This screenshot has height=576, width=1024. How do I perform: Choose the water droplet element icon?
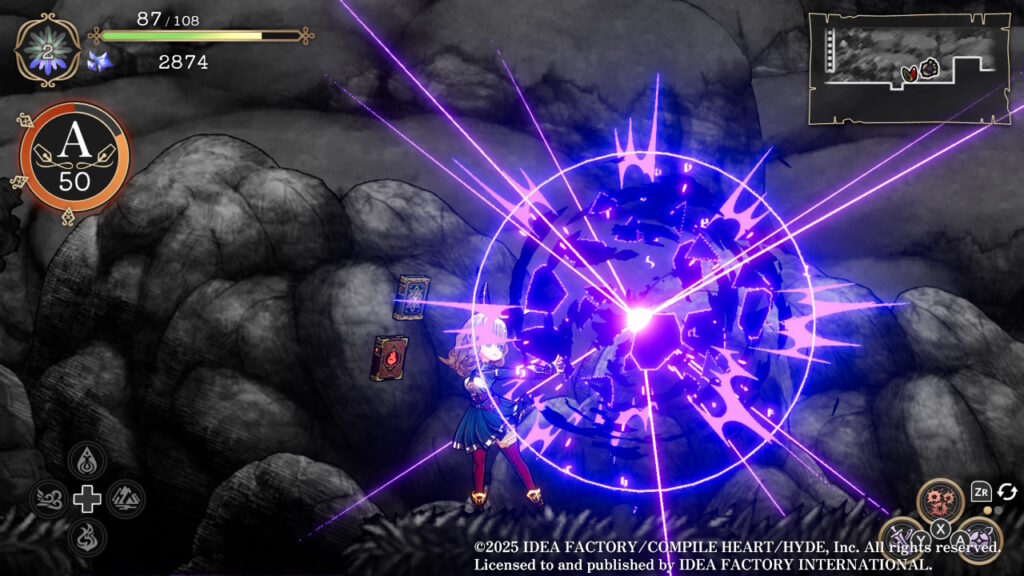coord(88,461)
